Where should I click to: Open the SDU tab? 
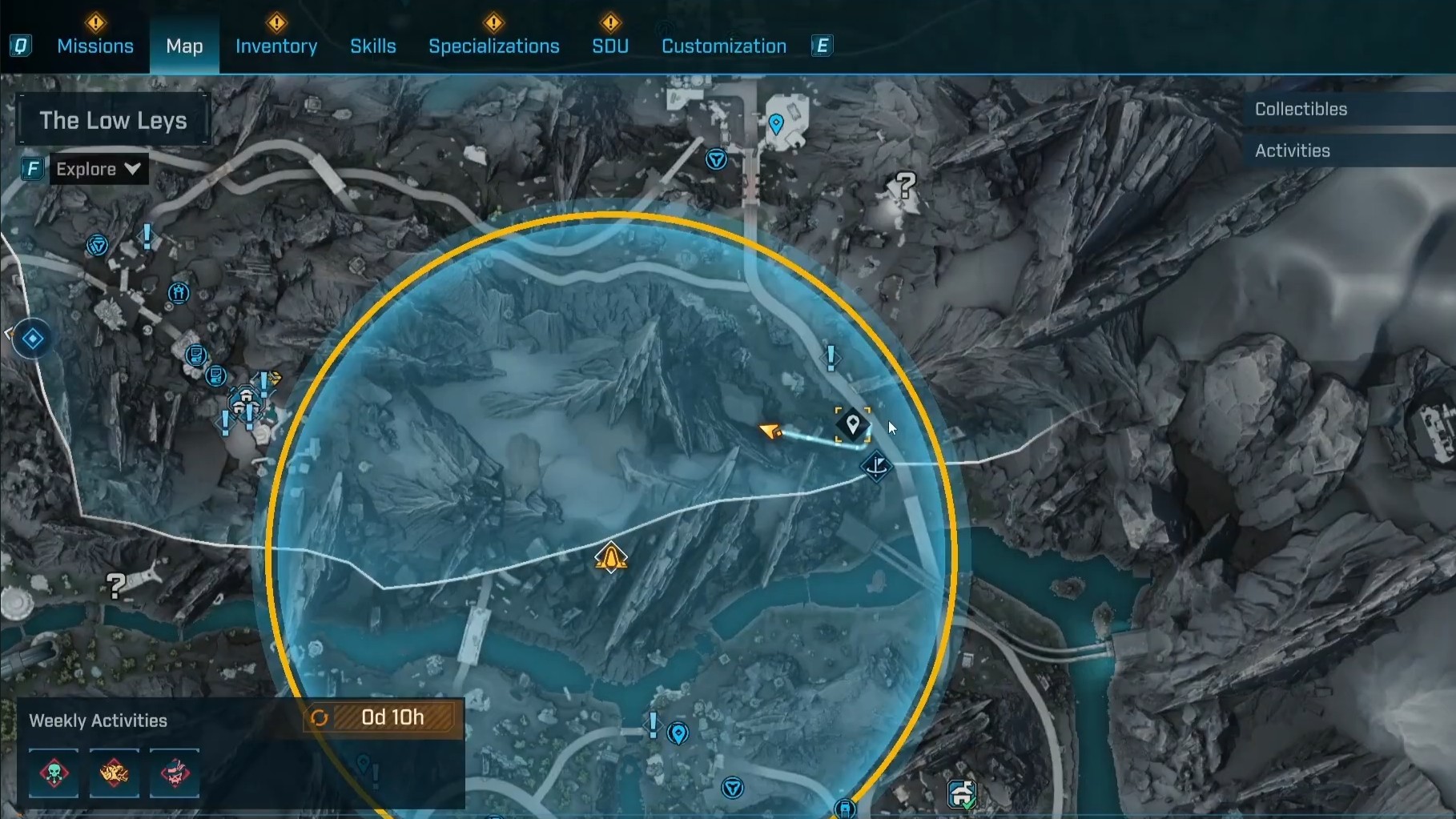tap(610, 46)
